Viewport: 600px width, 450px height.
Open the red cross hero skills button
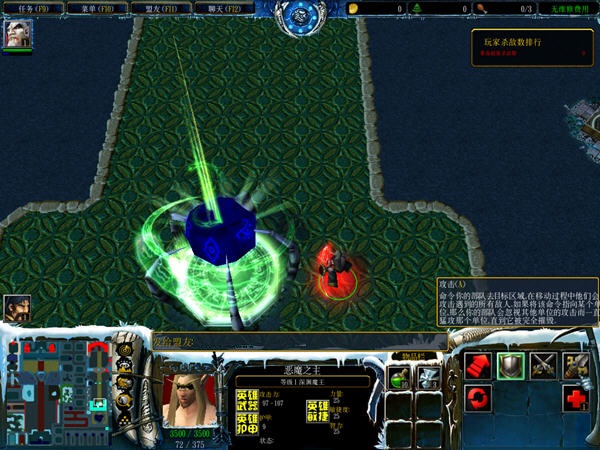tap(575, 399)
